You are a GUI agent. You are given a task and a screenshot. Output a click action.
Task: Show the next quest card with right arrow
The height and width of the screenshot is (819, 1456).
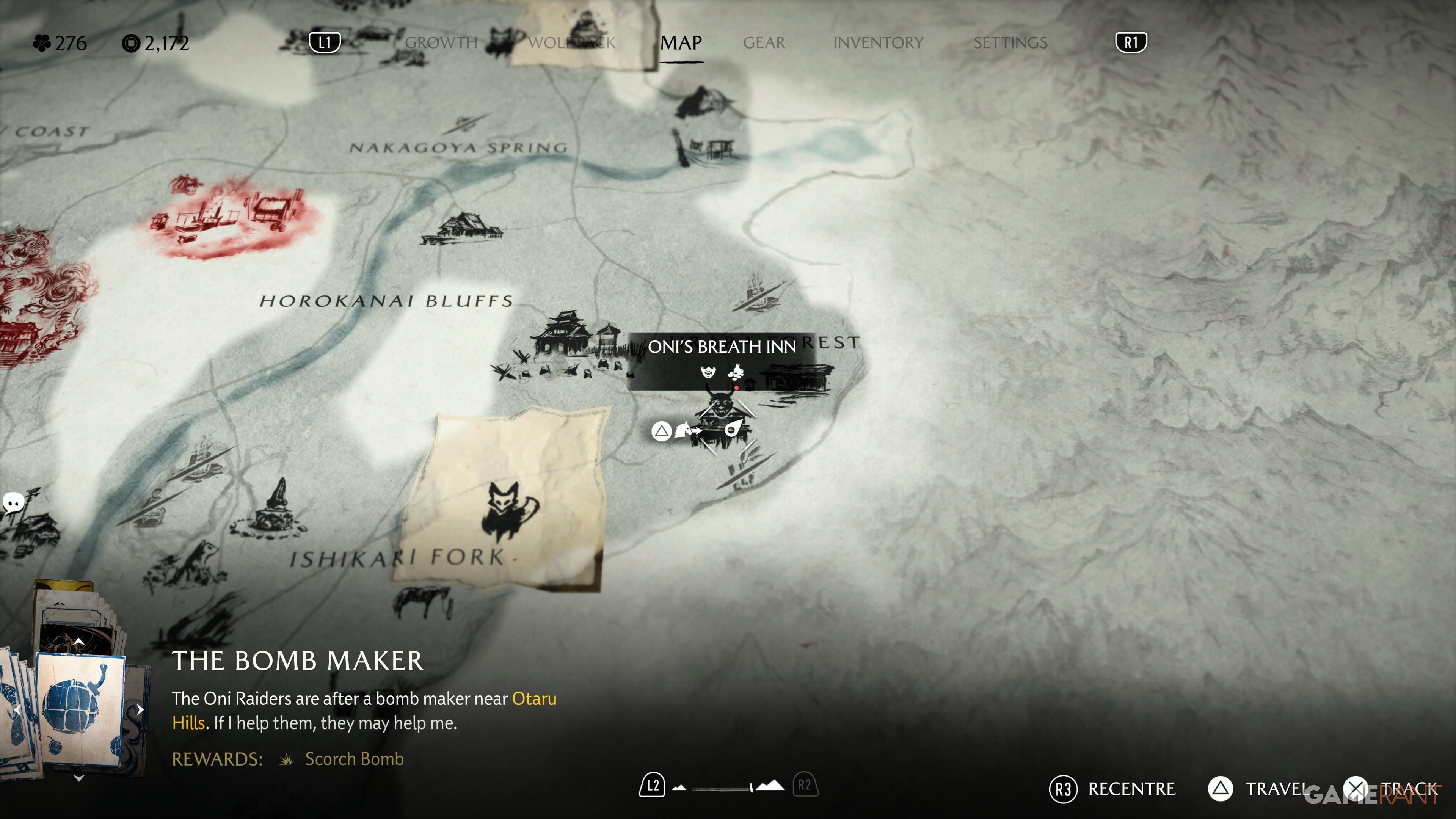pos(140,709)
